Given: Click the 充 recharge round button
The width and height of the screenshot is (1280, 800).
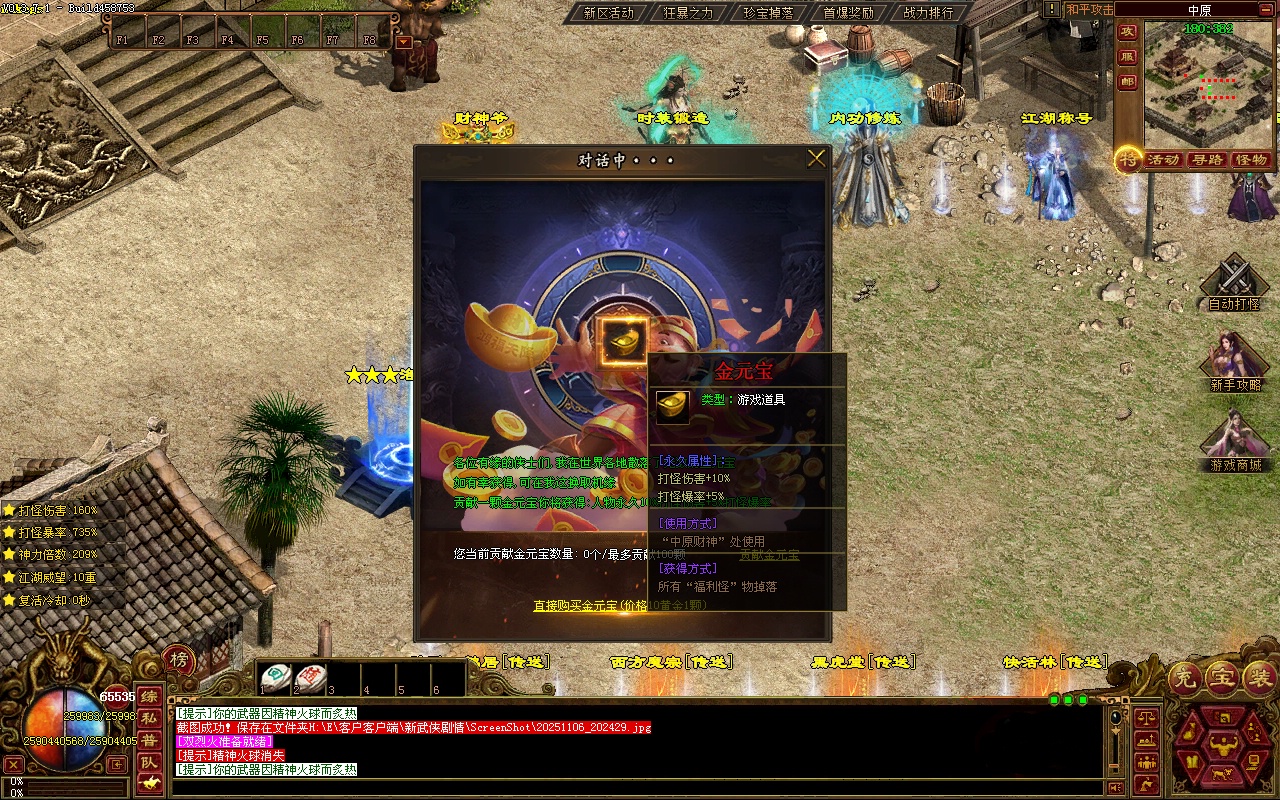Looking at the screenshot, I should point(1186,679).
